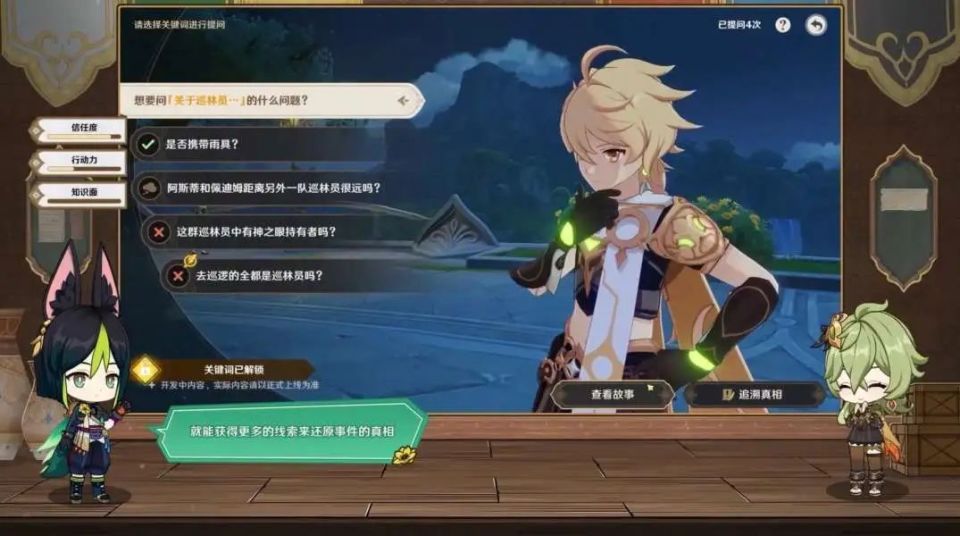The width and height of the screenshot is (960, 536).
Task: Switch to the 信任度 tab
Action: coord(82,129)
